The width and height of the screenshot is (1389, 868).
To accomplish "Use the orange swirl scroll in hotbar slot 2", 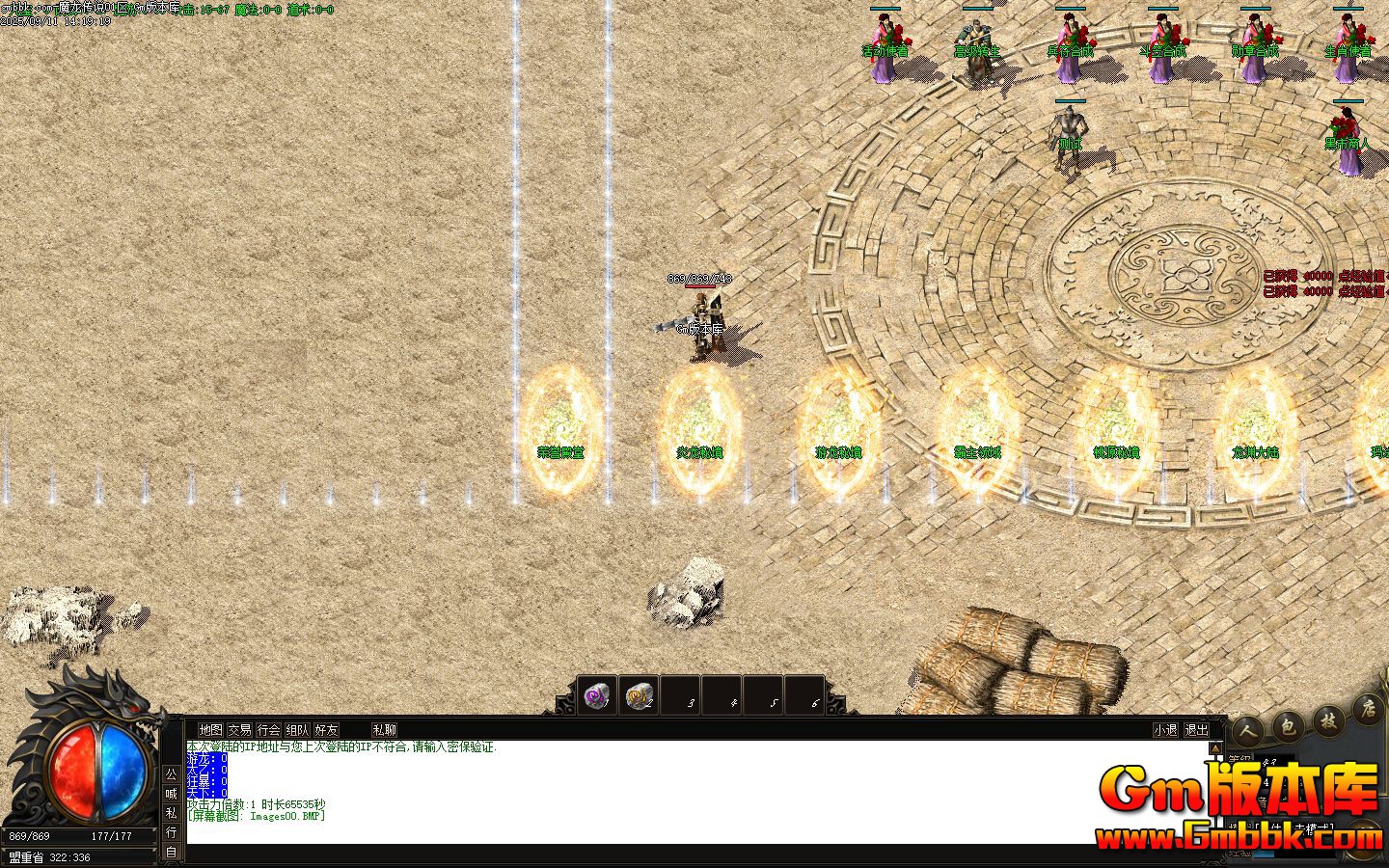I will point(639,695).
